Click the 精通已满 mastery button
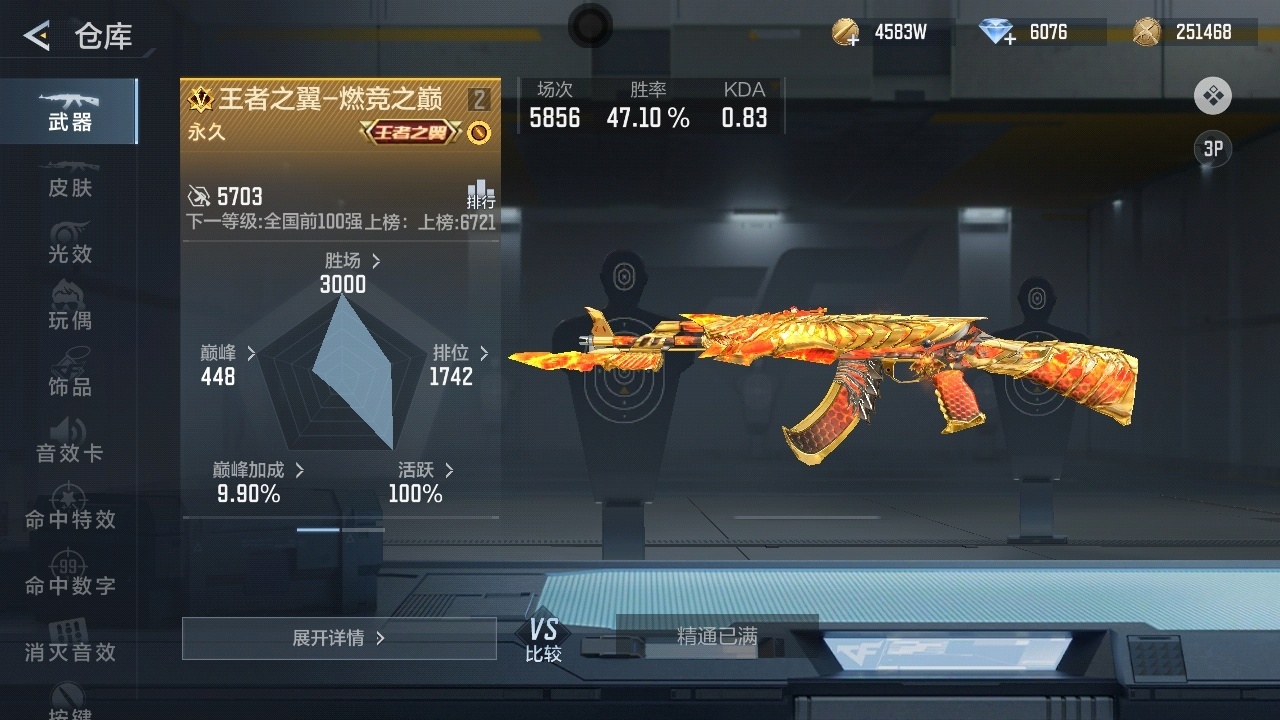Viewport: 1280px width, 720px height. click(x=717, y=636)
